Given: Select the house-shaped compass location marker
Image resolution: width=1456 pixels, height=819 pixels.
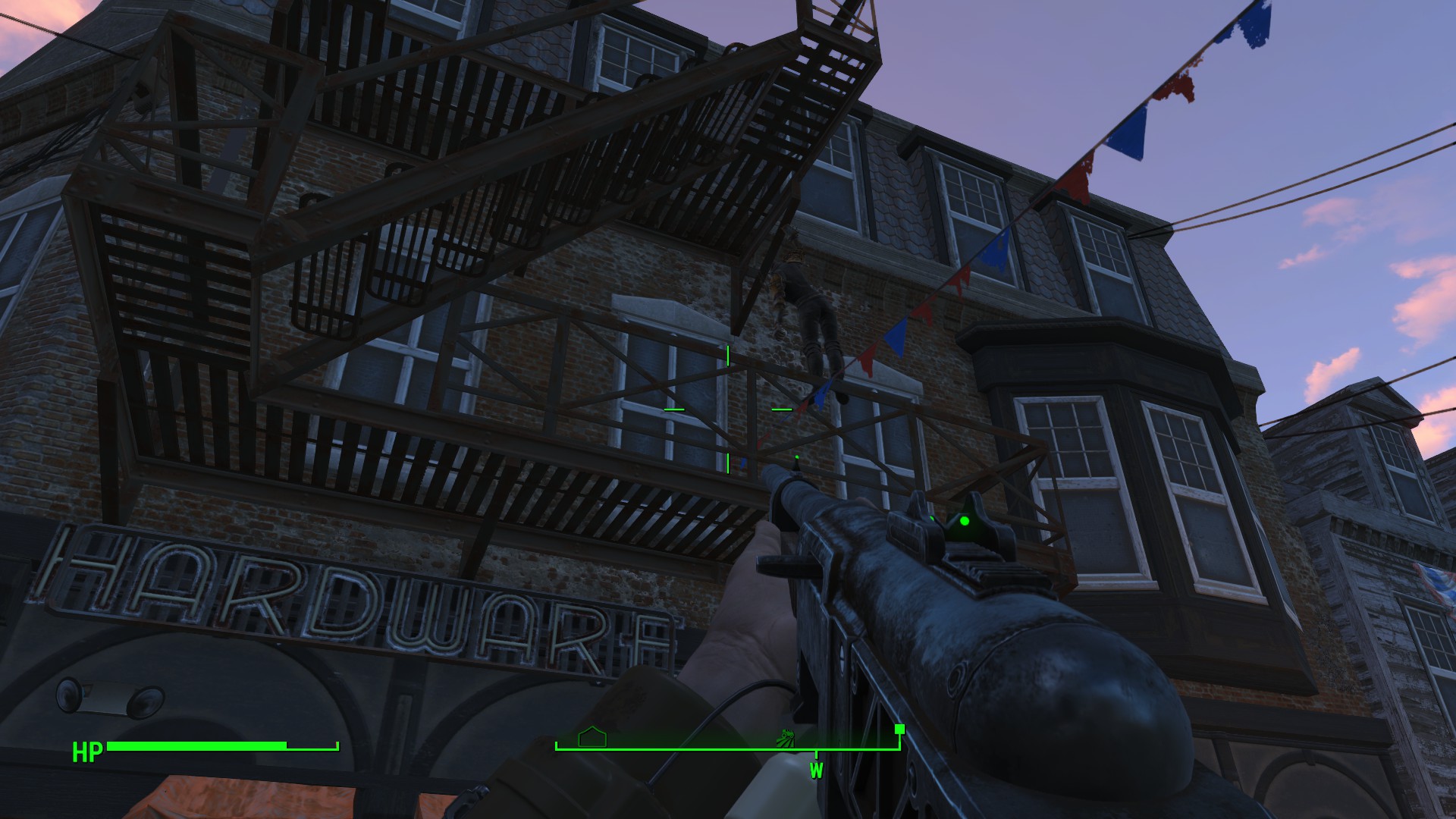Looking at the screenshot, I should (592, 737).
